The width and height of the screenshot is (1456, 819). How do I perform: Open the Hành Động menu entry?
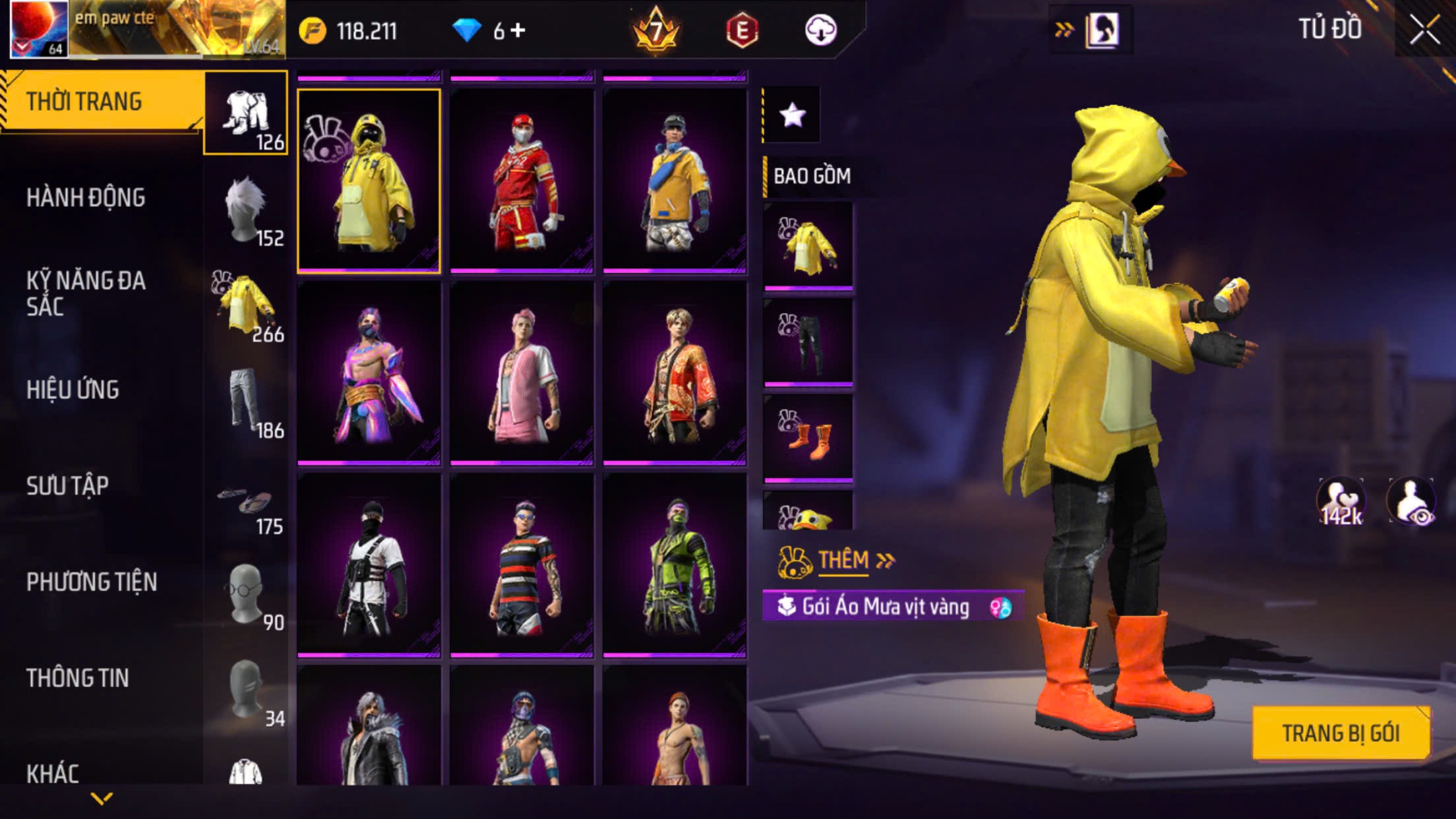point(86,198)
